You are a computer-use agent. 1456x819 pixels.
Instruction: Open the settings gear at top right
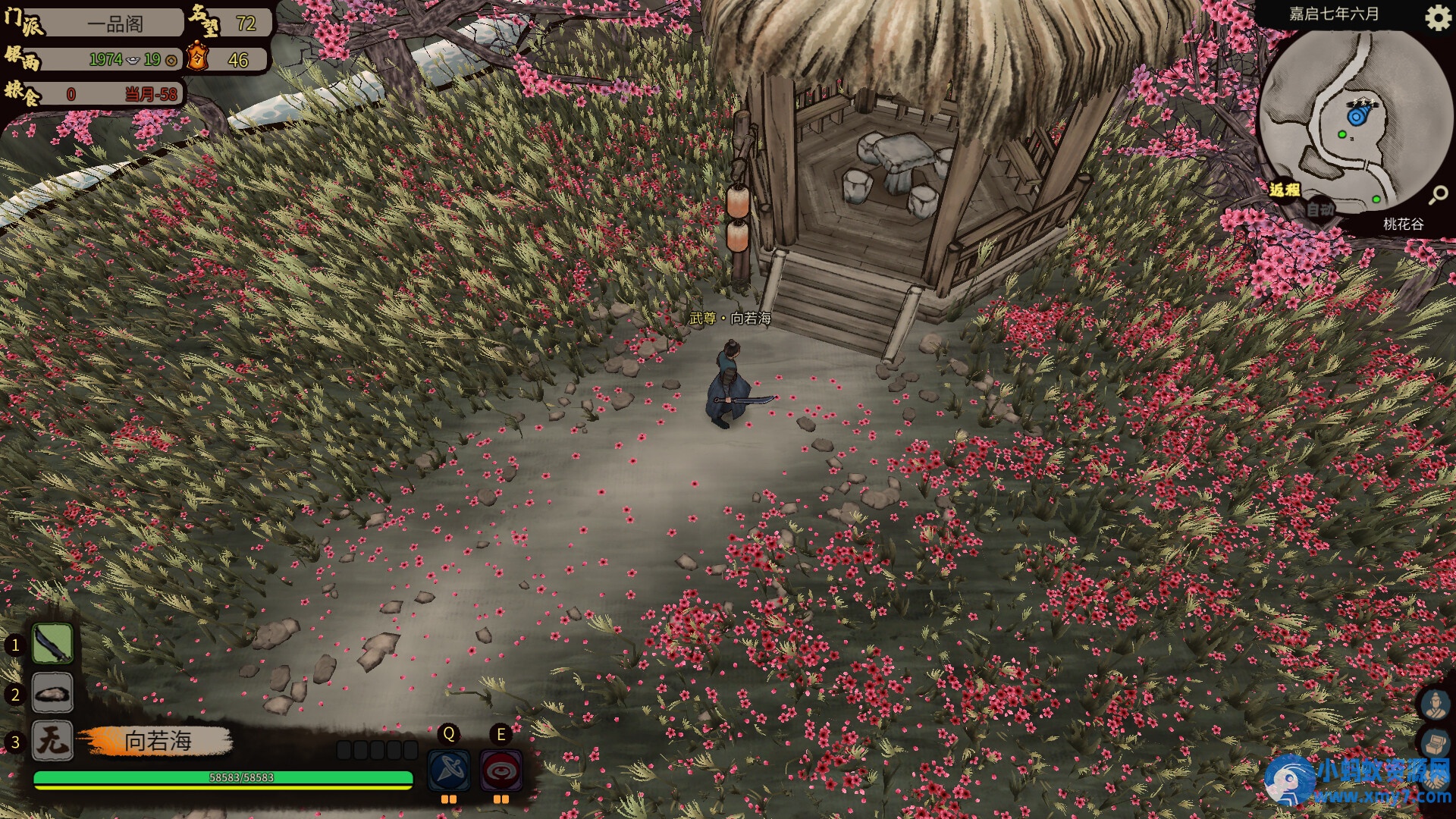coord(1439,19)
